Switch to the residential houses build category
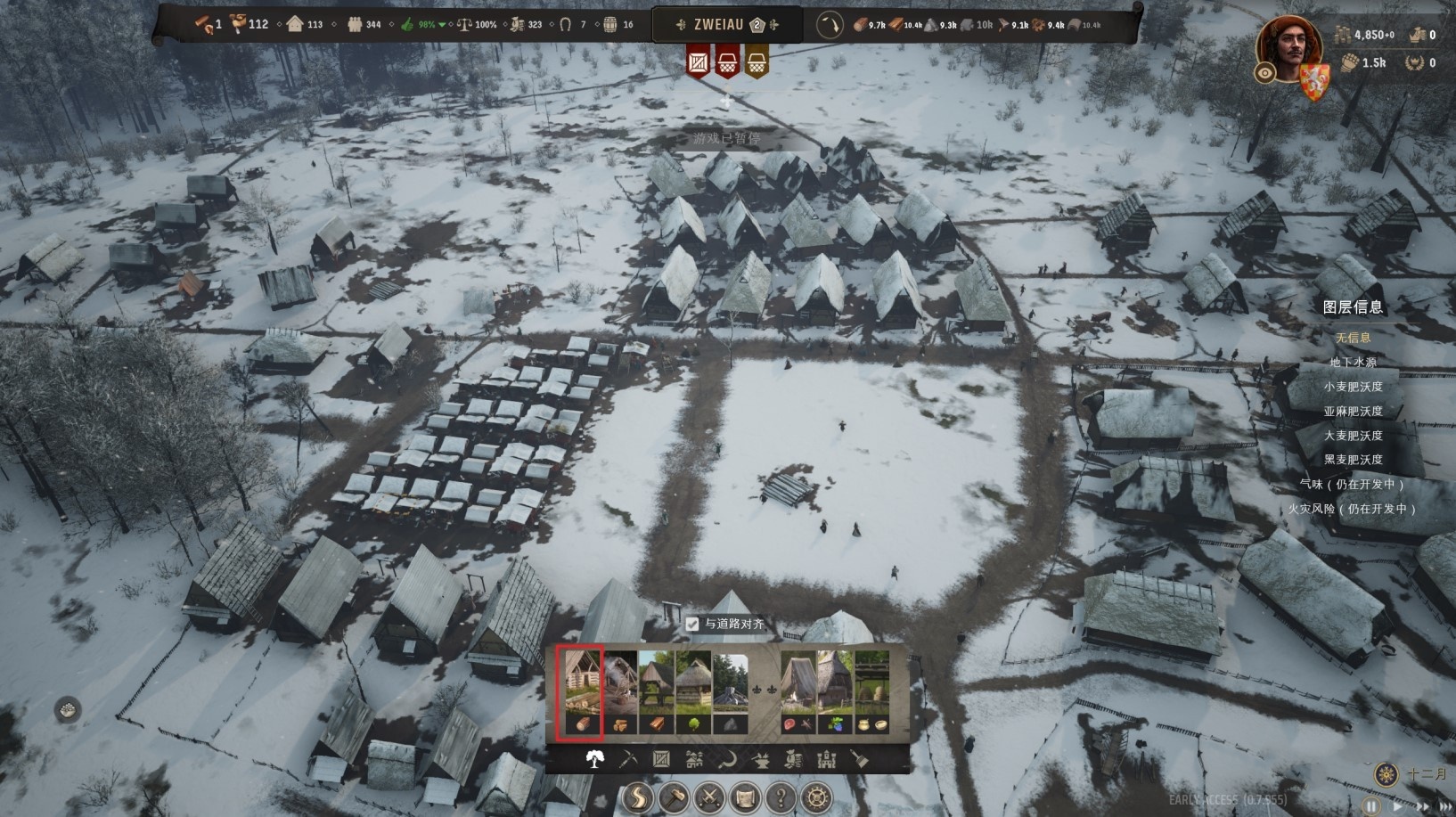Viewport: 1456px width, 817px height. 694,759
